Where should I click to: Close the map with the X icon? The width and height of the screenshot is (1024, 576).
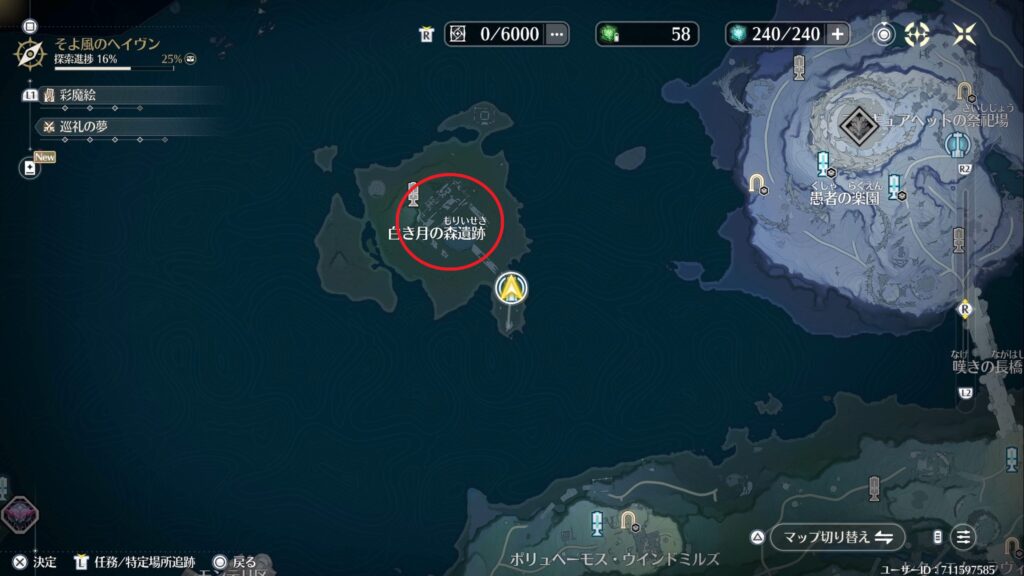[964, 34]
